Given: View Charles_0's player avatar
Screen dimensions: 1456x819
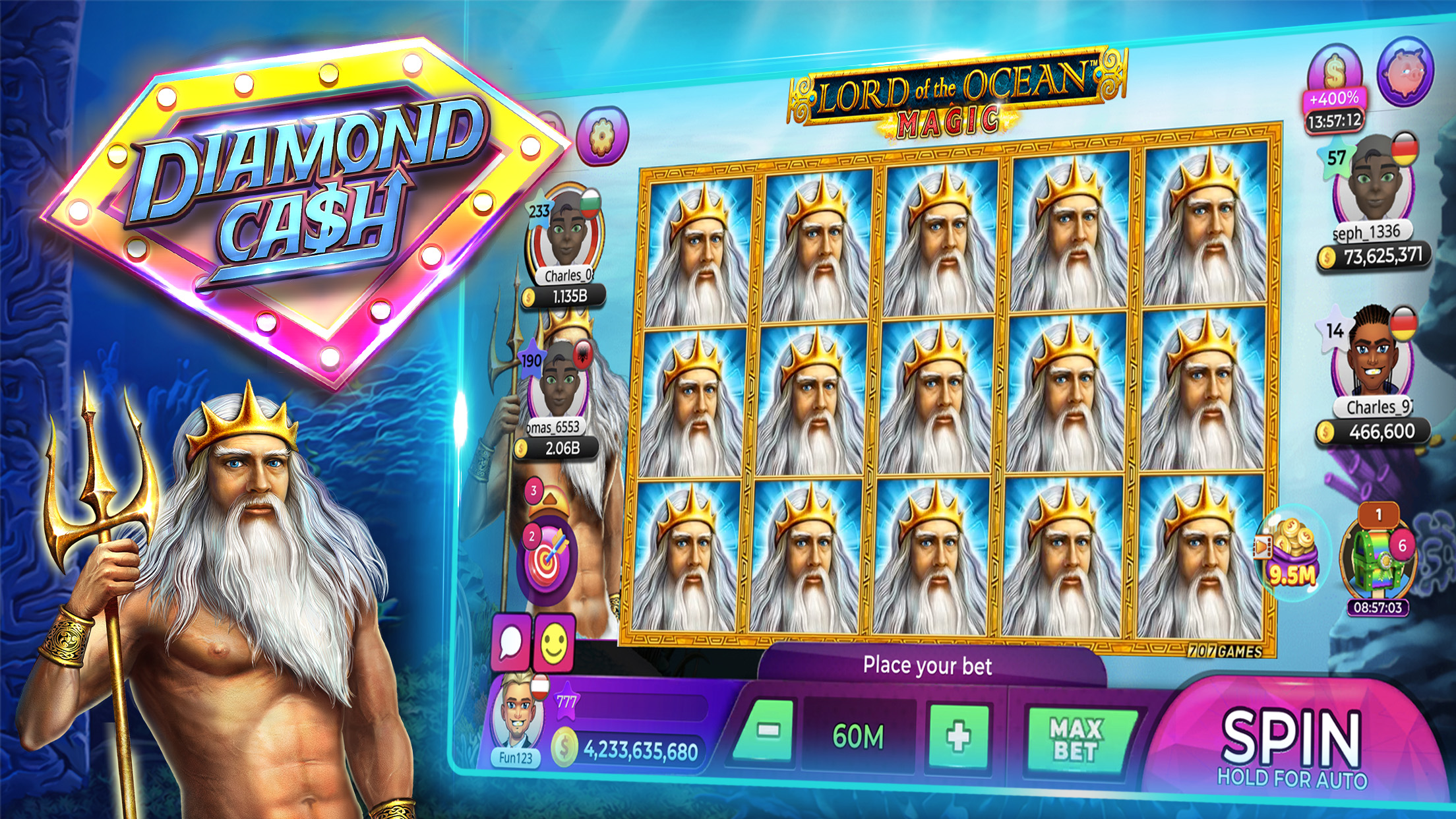Looking at the screenshot, I should pos(564,236).
